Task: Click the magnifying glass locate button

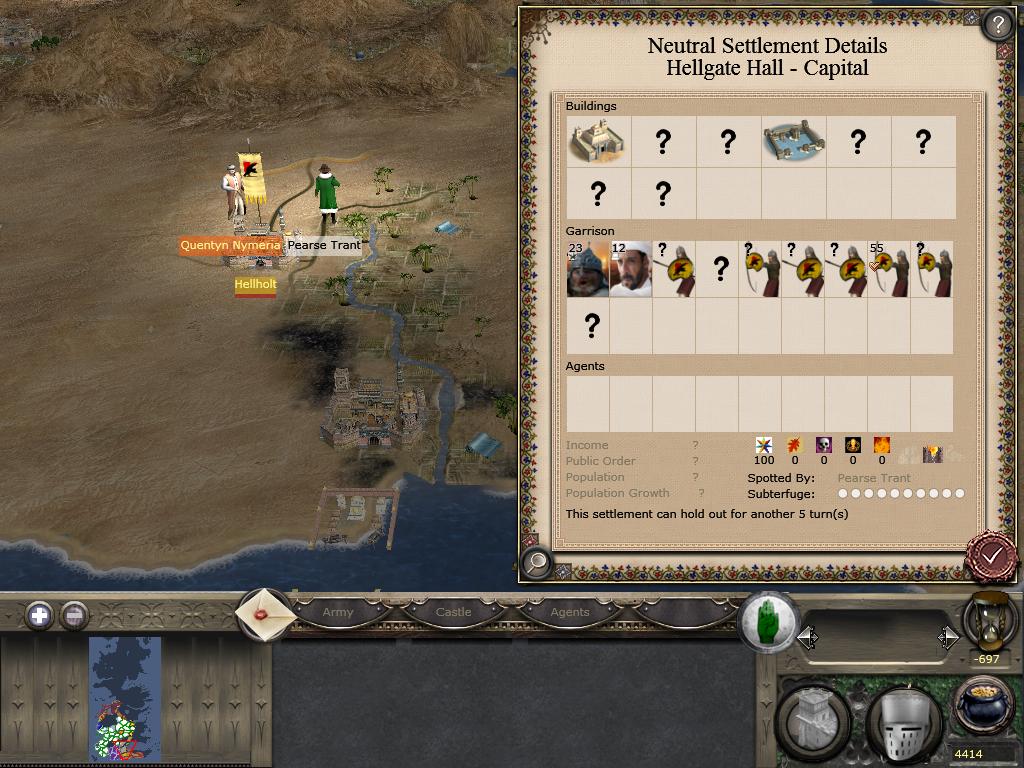Action: [537, 563]
